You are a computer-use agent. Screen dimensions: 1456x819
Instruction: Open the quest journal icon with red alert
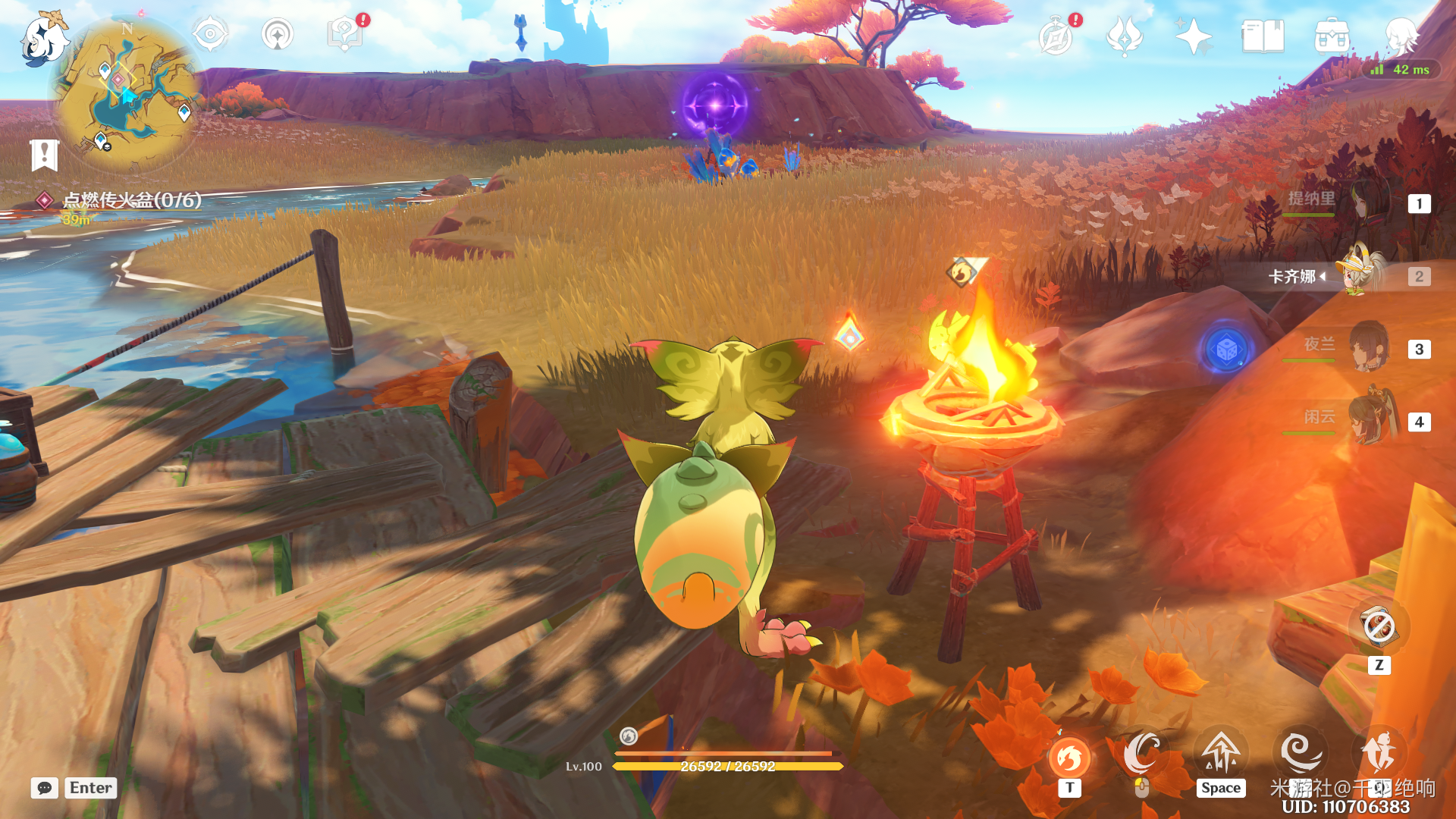pos(344,35)
